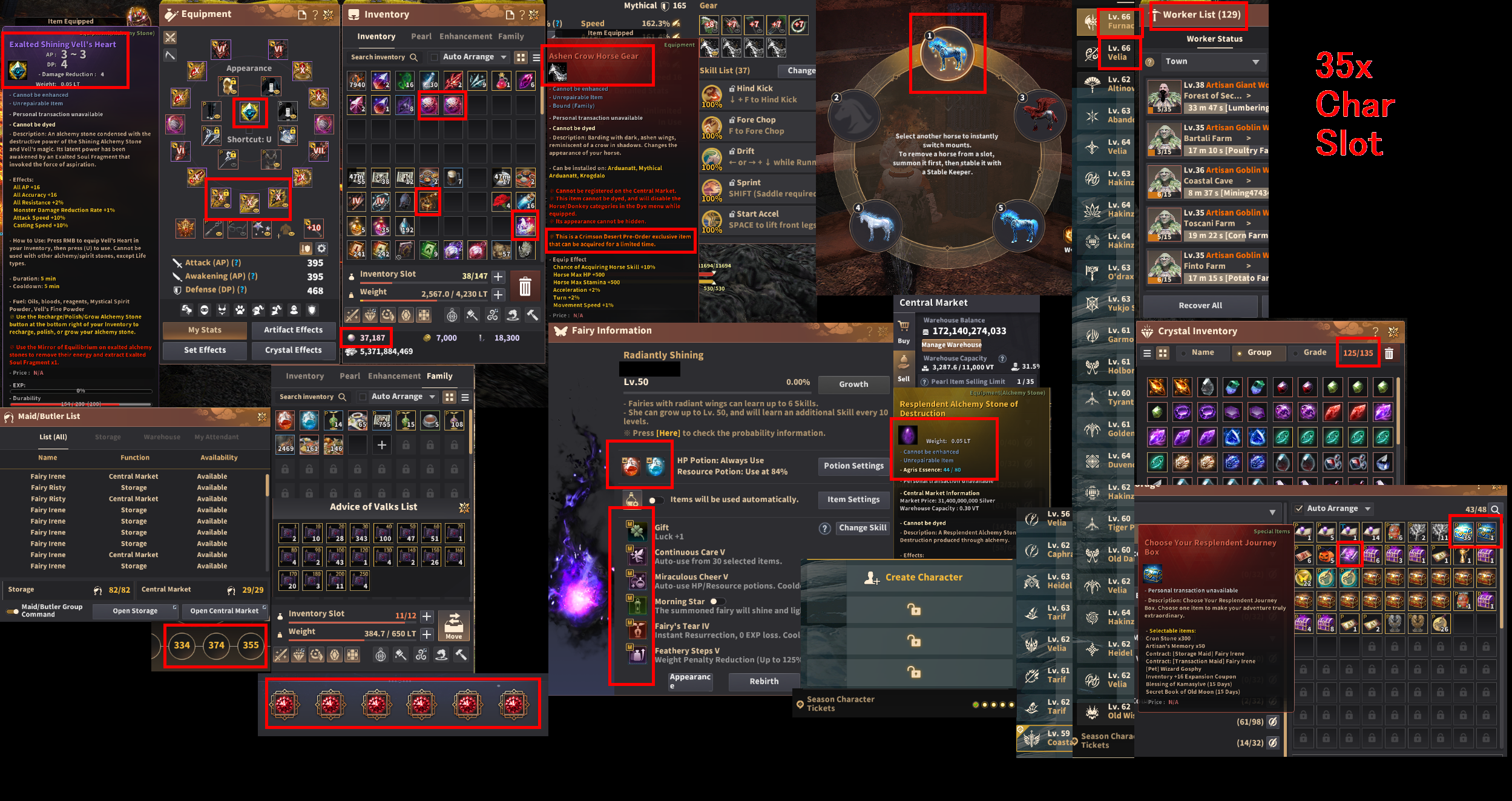Toggle the Maid/Butler Group Command switch
The width and height of the screenshot is (1512, 801).
click(13, 611)
